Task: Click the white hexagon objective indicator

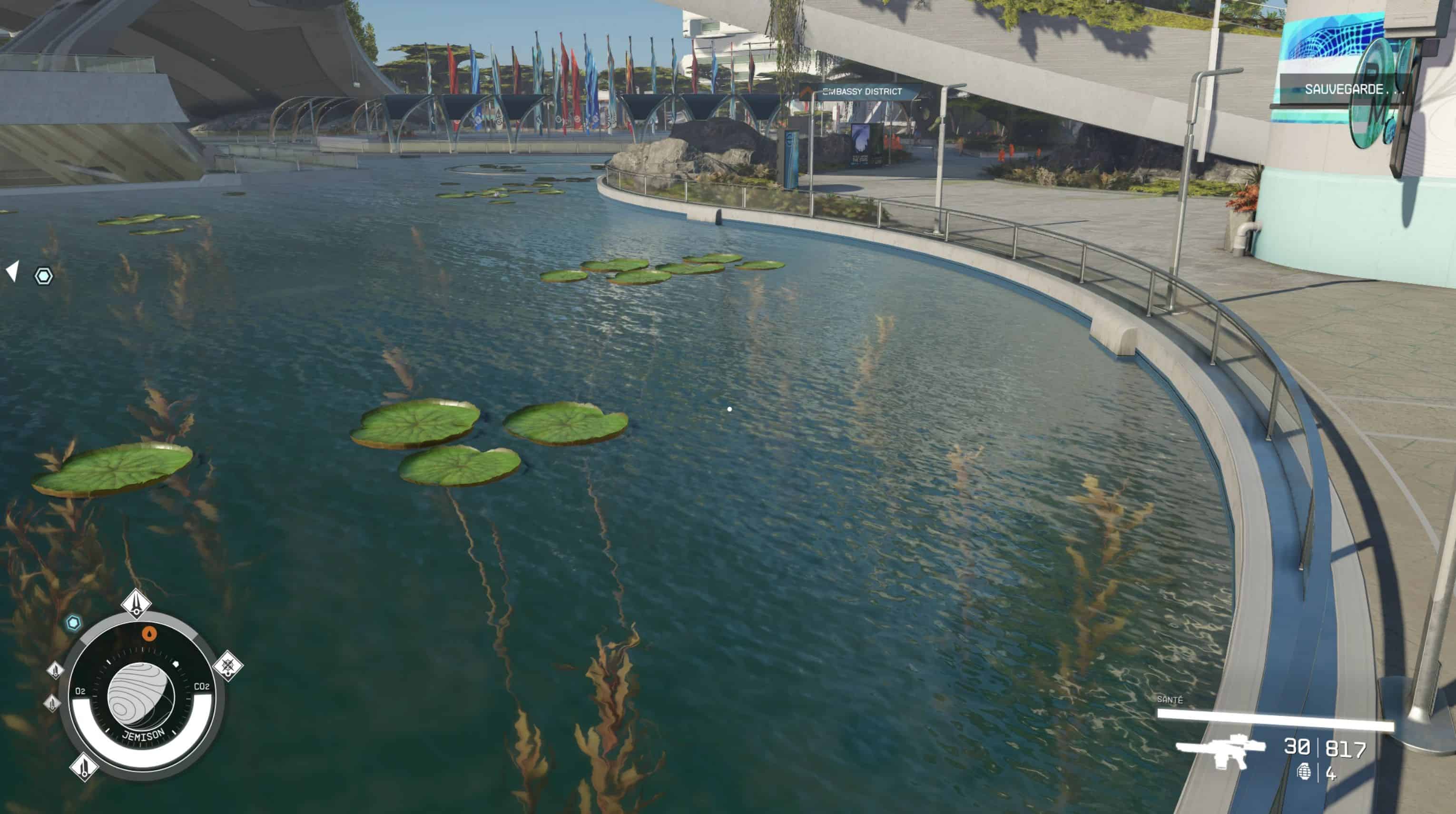Action: click(x=43, y=276)
